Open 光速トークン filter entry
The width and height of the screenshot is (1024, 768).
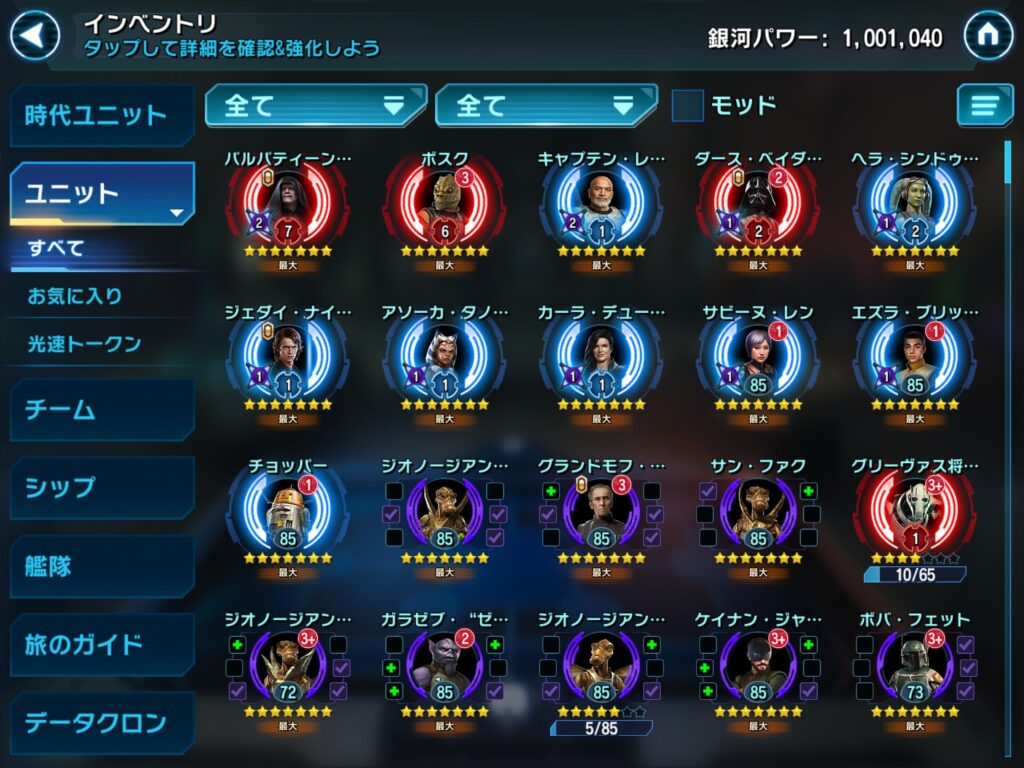84,344
